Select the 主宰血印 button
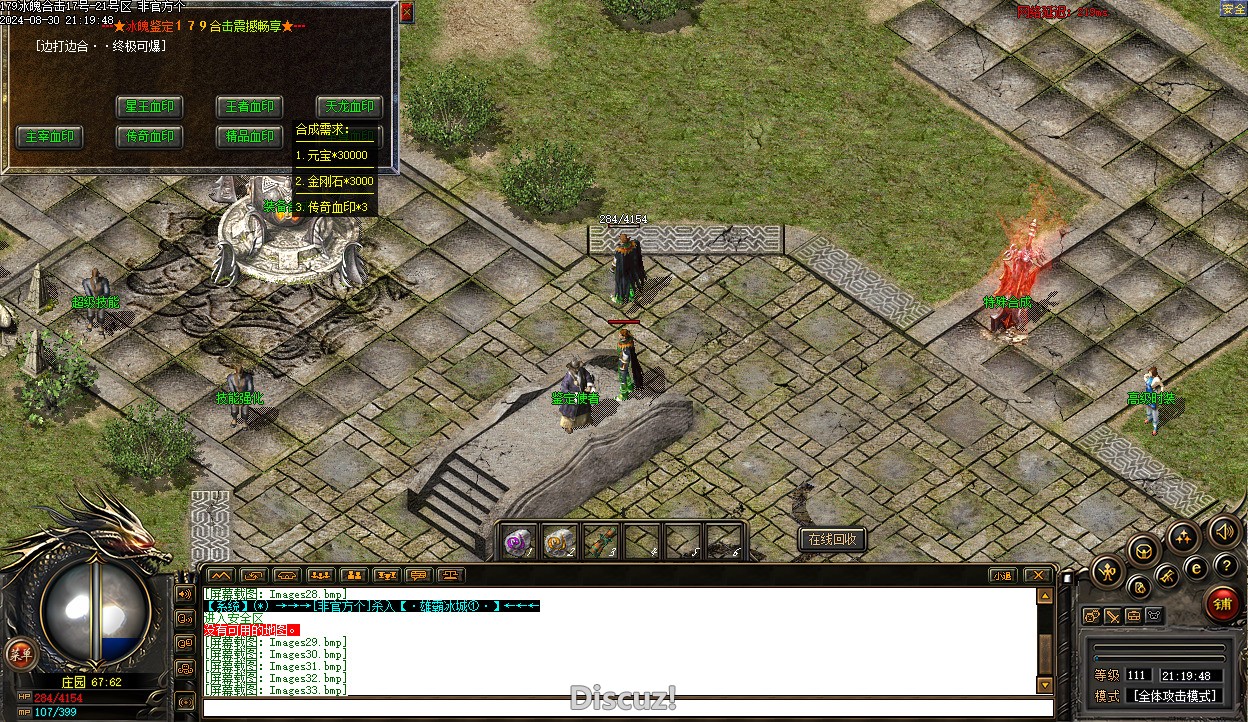The image size is (1248, 722). tap(49, 137)
